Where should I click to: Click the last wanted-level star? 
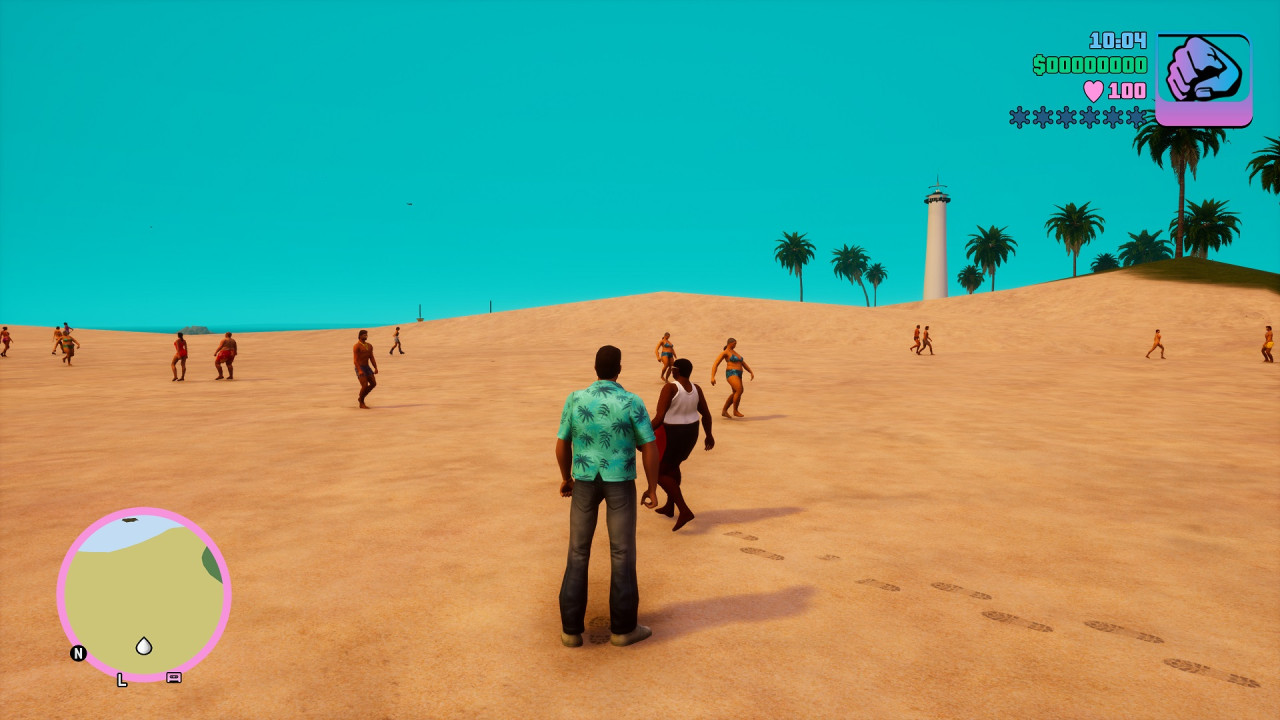[x=1136, y=115]
